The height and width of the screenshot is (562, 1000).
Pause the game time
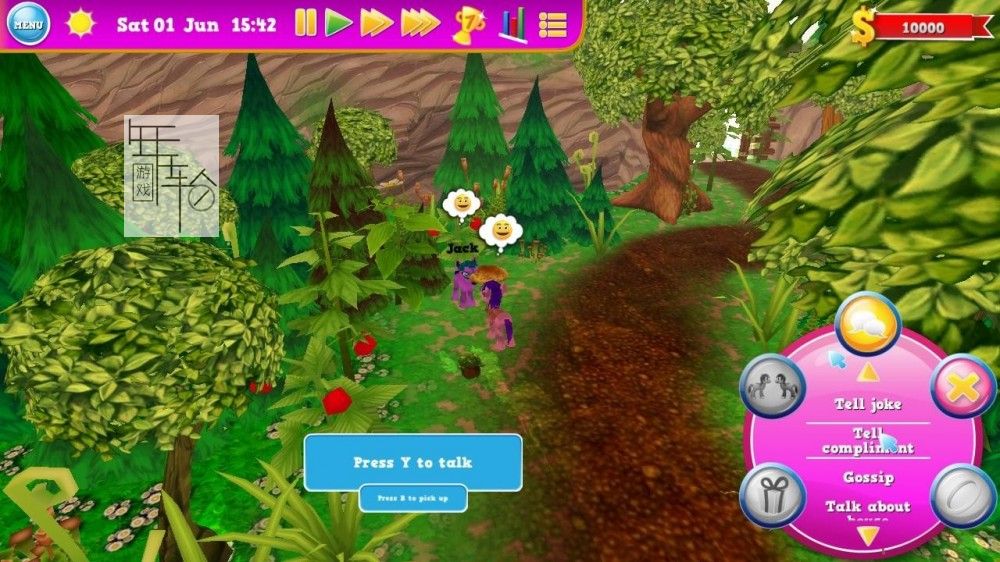[305, 23]
